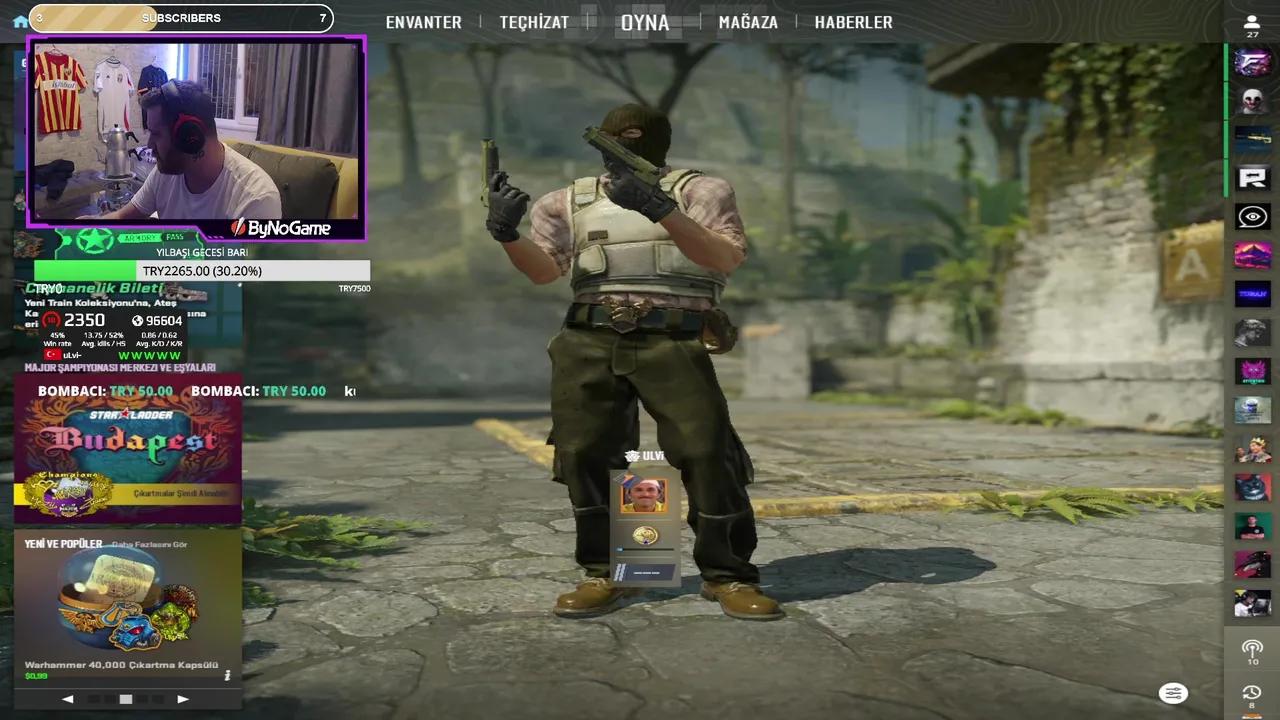Go back using the carousel left arrow

(67, 699)
